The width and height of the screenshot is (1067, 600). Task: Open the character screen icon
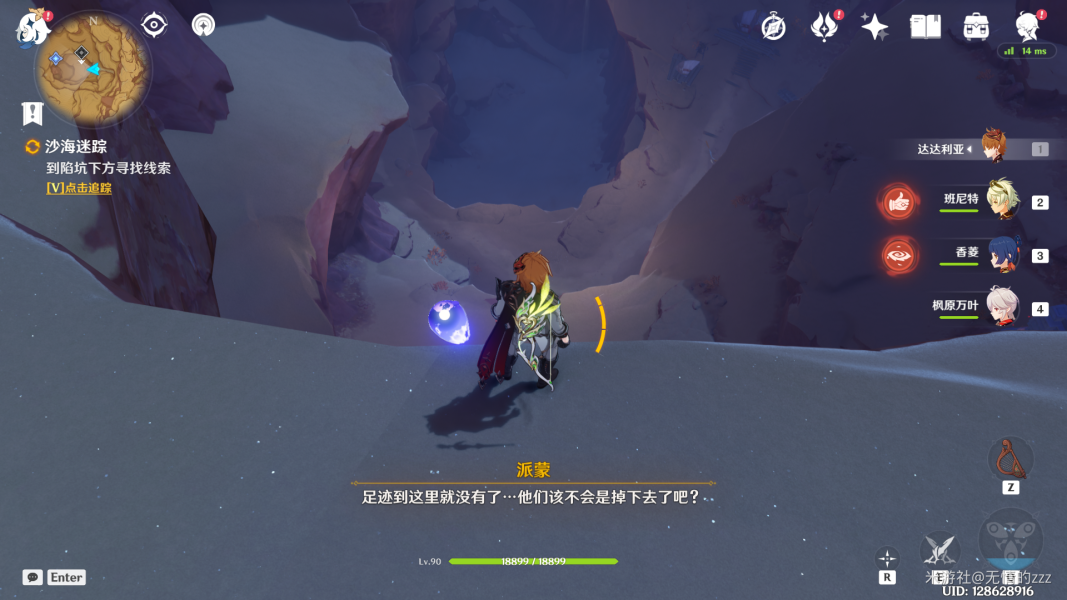(x=1027, y=27)
